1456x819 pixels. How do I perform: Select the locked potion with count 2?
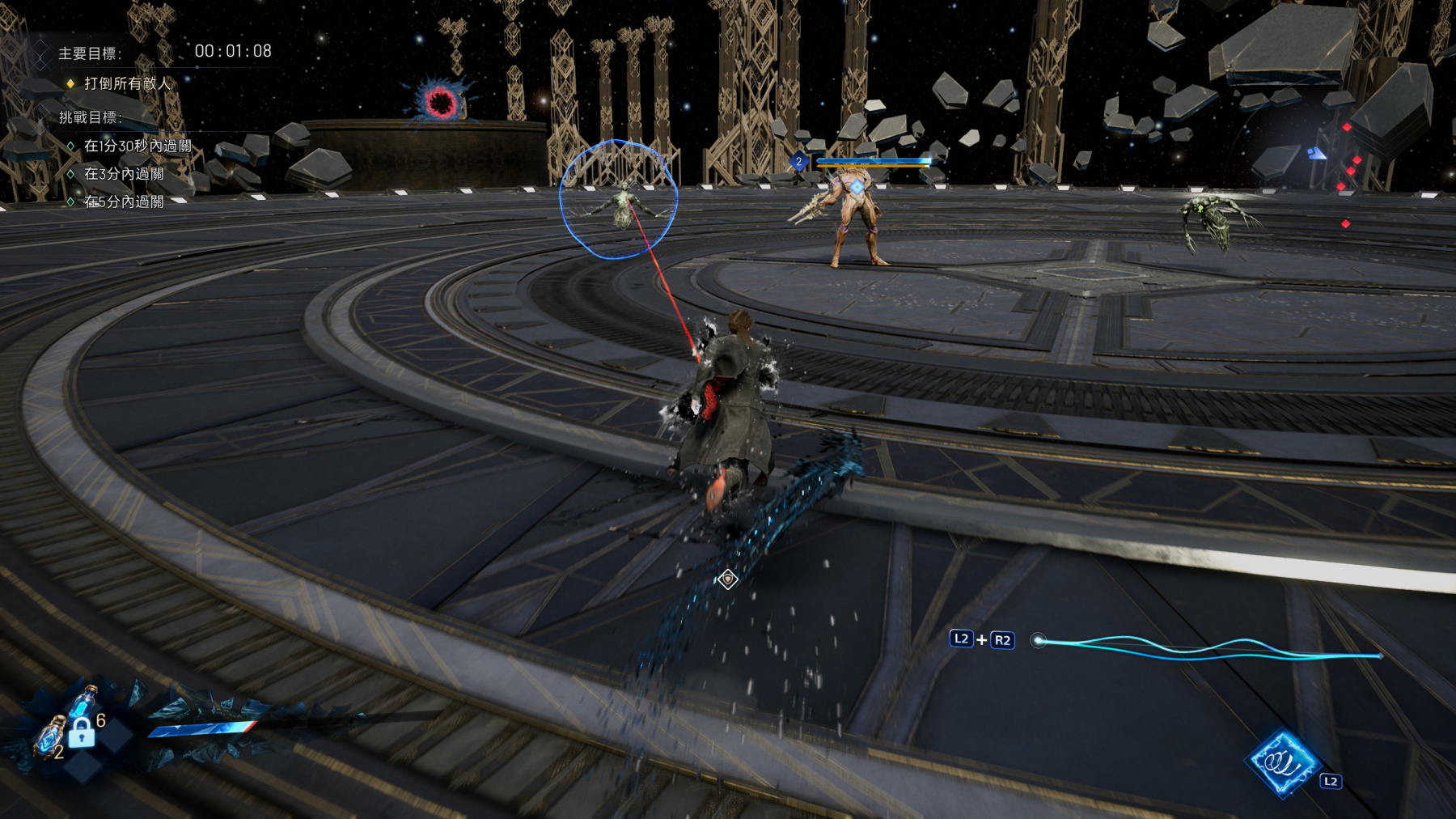(x=50, y=737)
